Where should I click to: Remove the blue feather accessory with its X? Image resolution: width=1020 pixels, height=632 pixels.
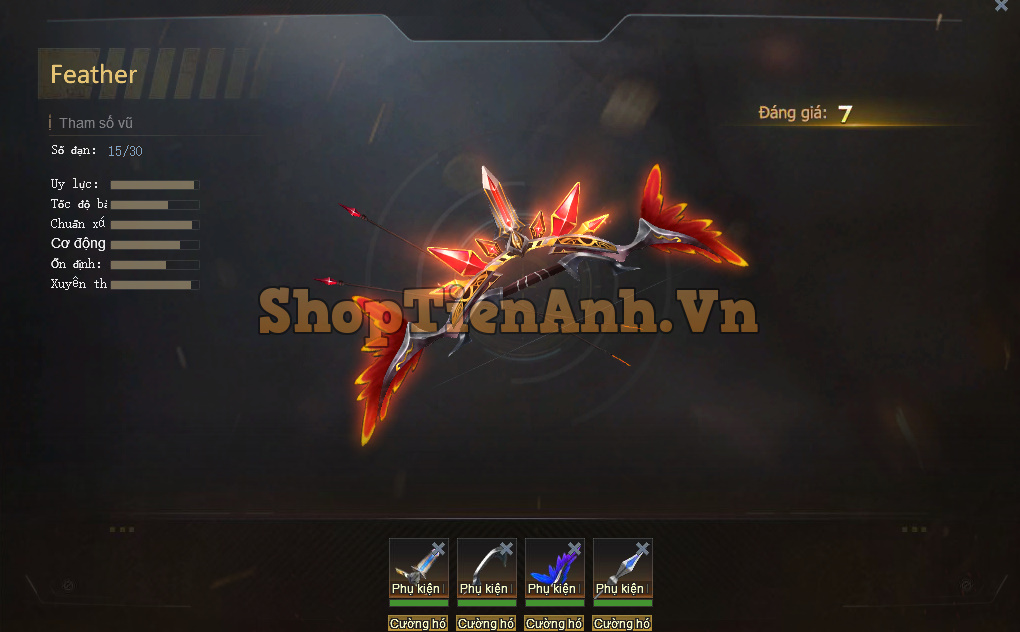click(x=574, y=549)
